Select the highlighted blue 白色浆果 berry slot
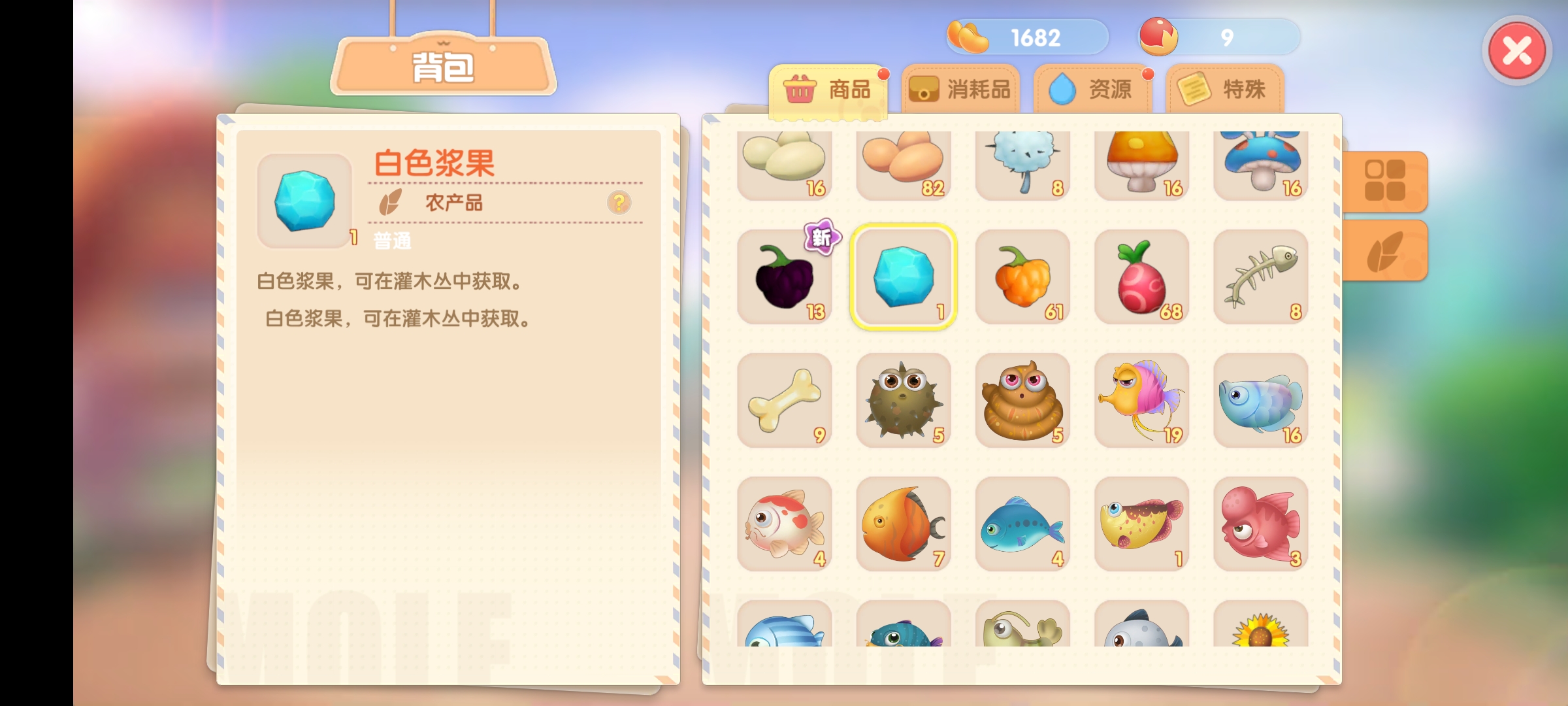Image resolution: width=1568 pixels, height=706 pixels. (904, 278)
